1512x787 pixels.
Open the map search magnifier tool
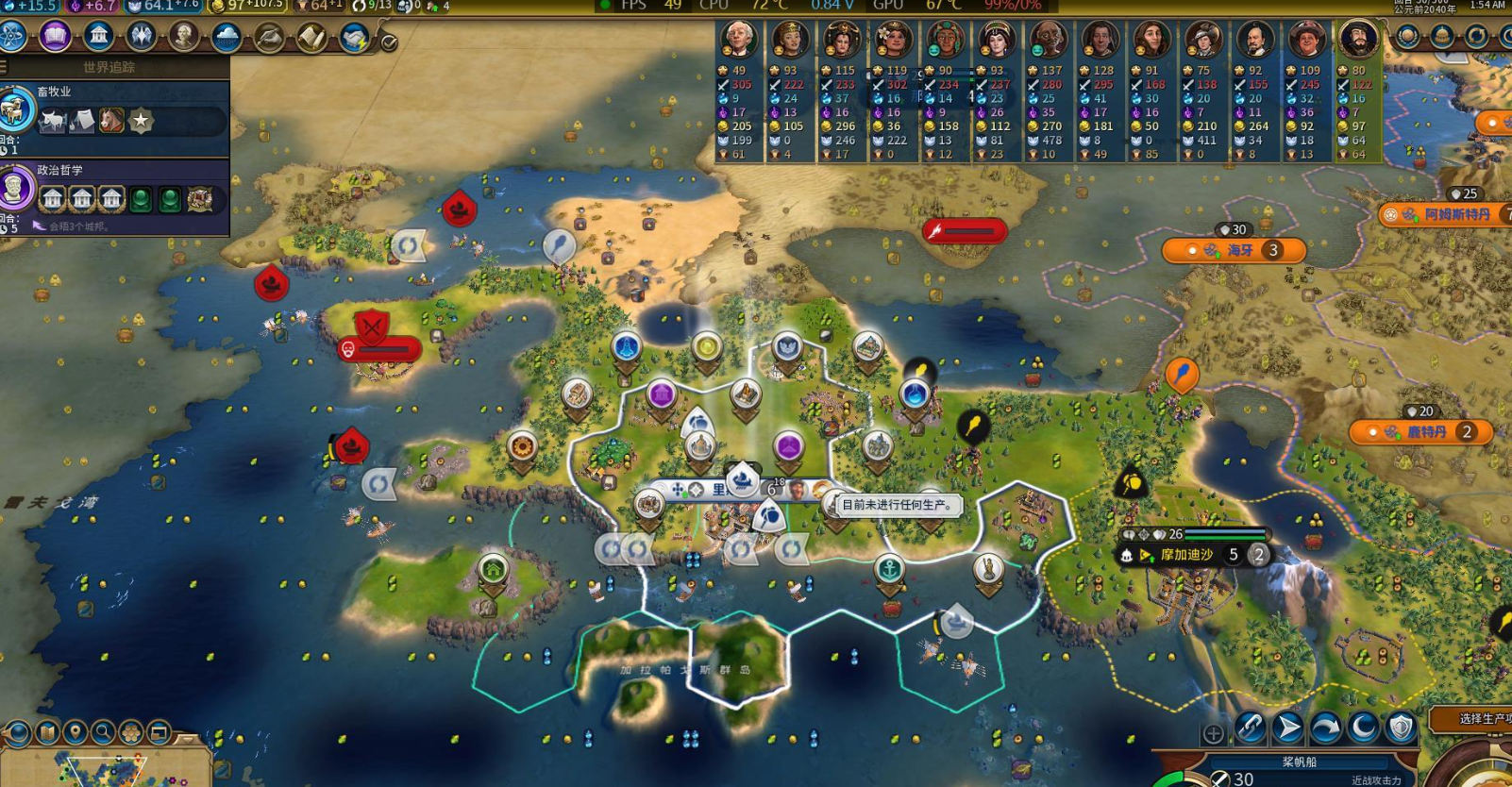tap(103, 732)
